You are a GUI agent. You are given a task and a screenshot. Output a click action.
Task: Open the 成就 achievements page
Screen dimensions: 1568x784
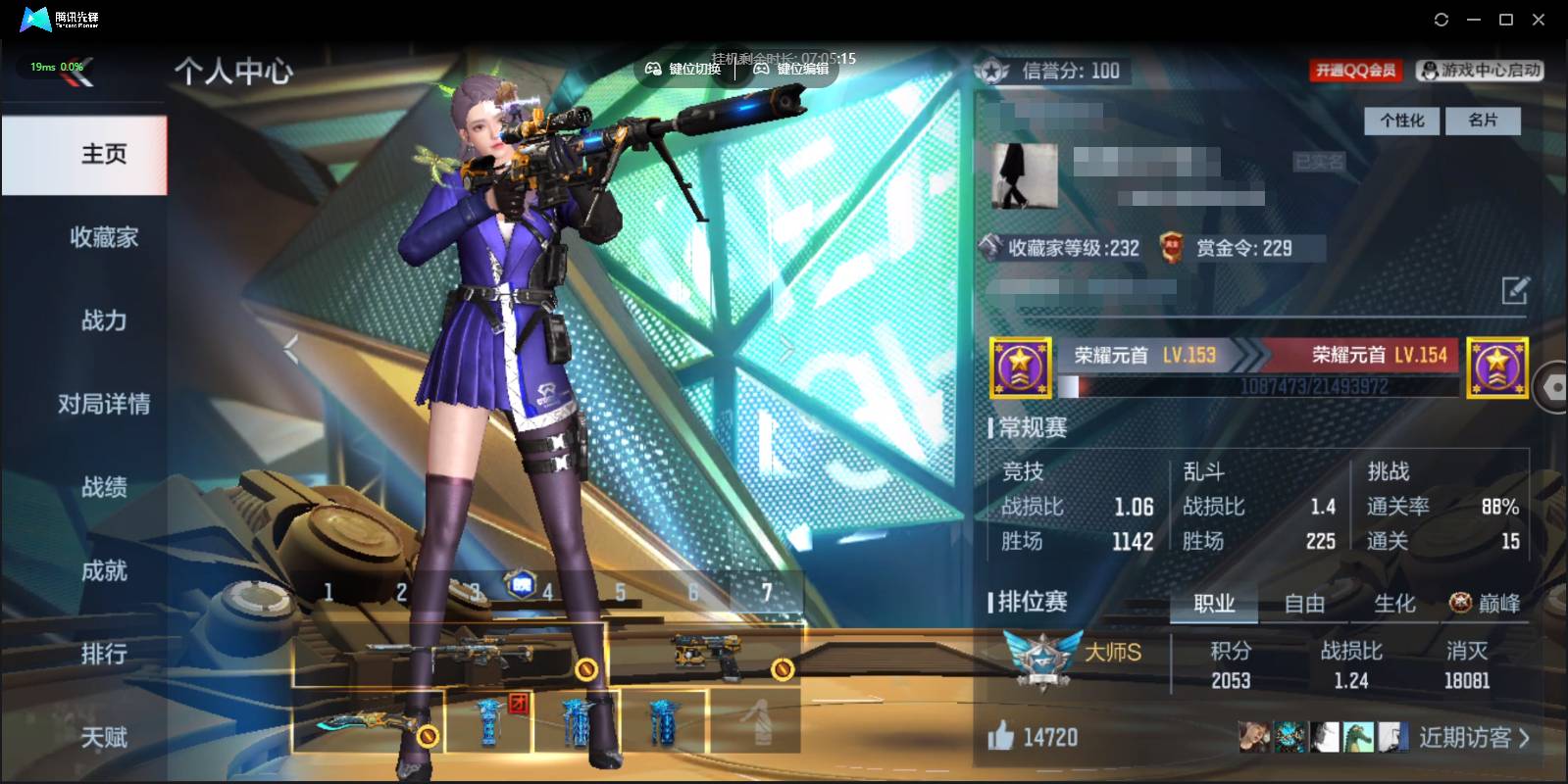point(103,570)
